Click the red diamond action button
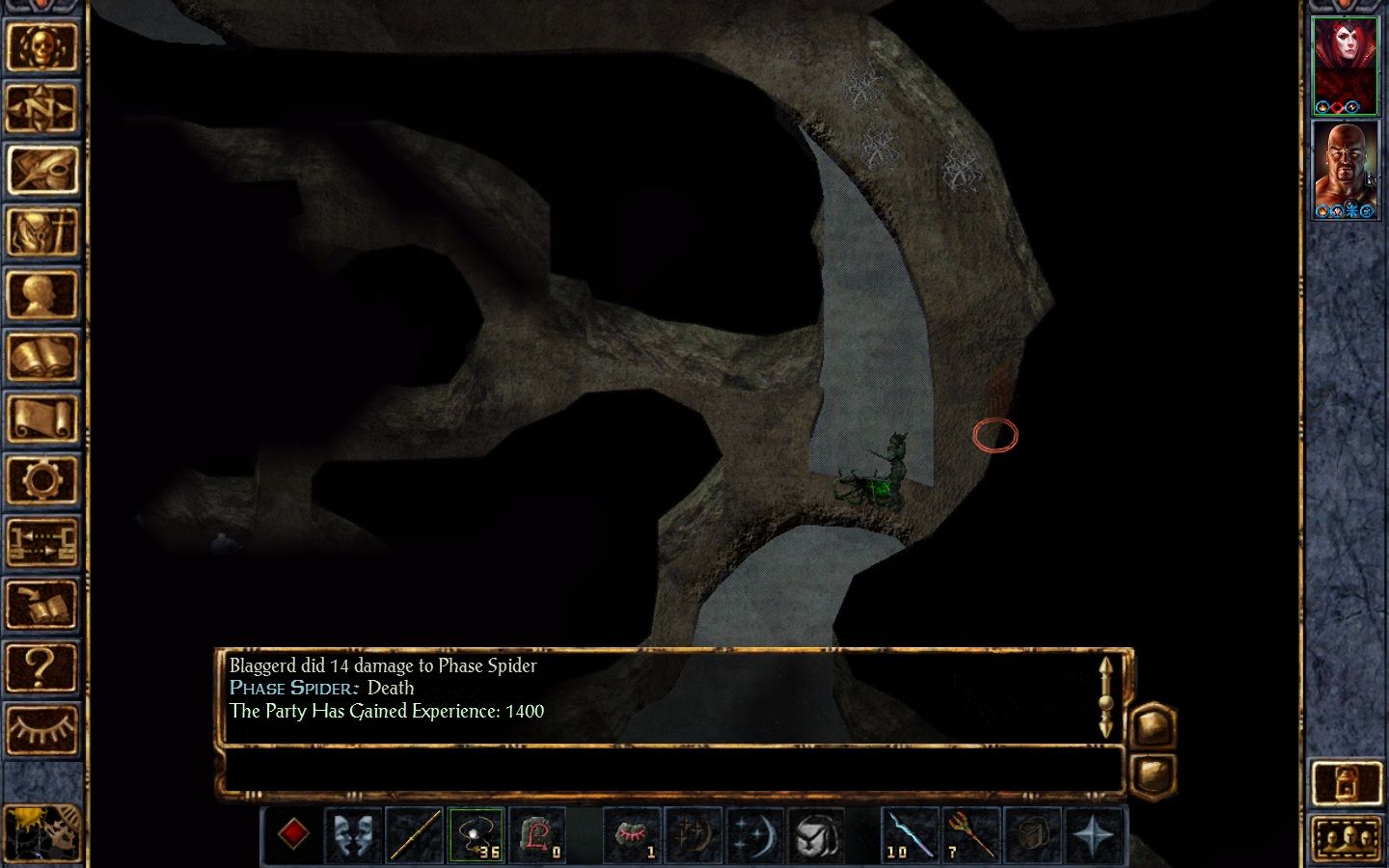Viewport: 1389px width, 868px height. point(293,834)
